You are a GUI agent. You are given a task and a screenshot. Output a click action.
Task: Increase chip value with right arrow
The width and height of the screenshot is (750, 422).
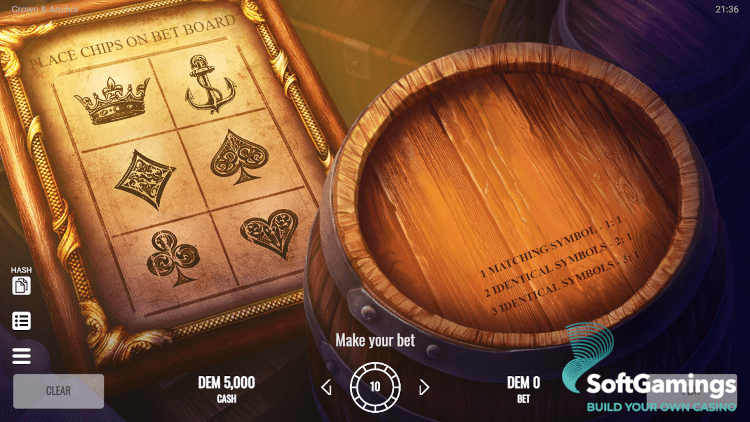pos(424,387)
